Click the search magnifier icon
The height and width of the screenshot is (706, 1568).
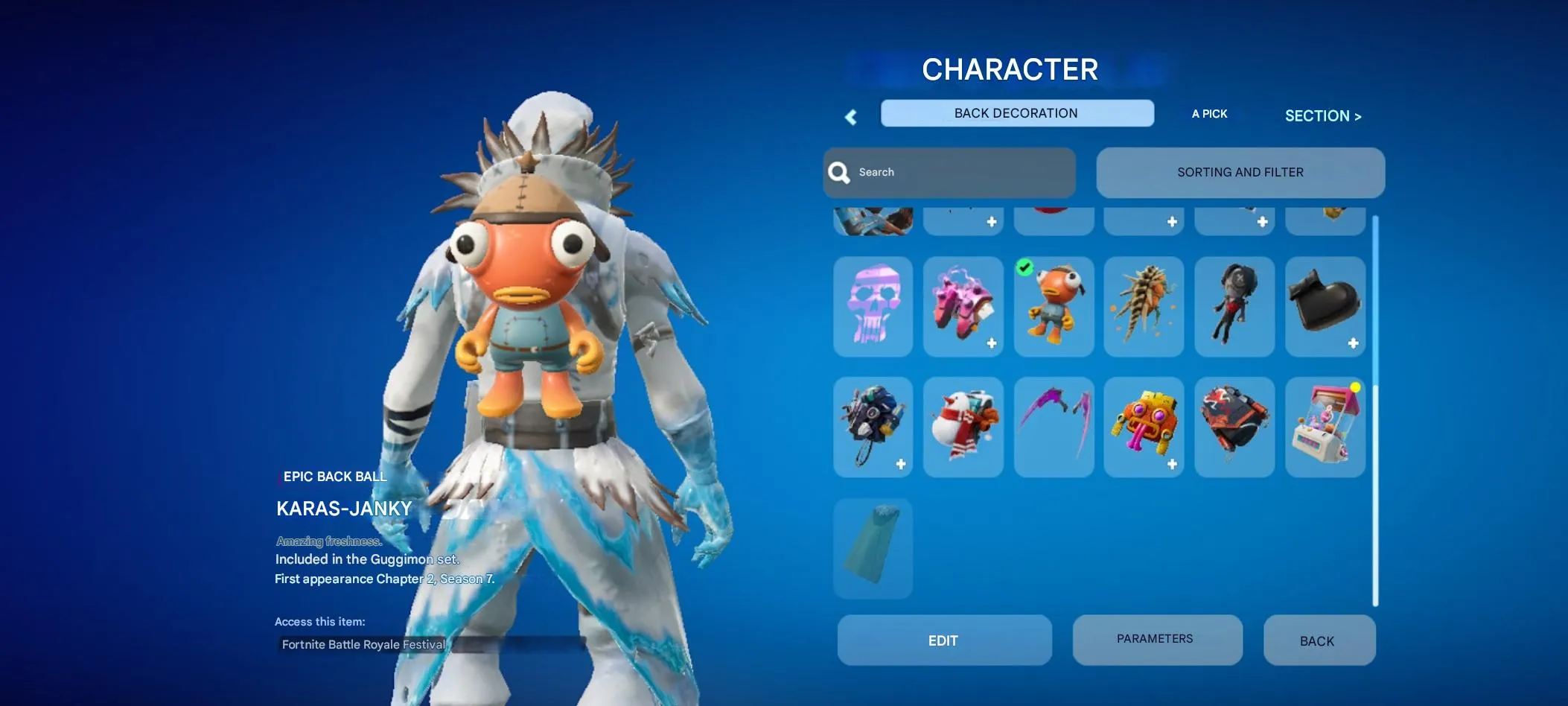(838, 172)
